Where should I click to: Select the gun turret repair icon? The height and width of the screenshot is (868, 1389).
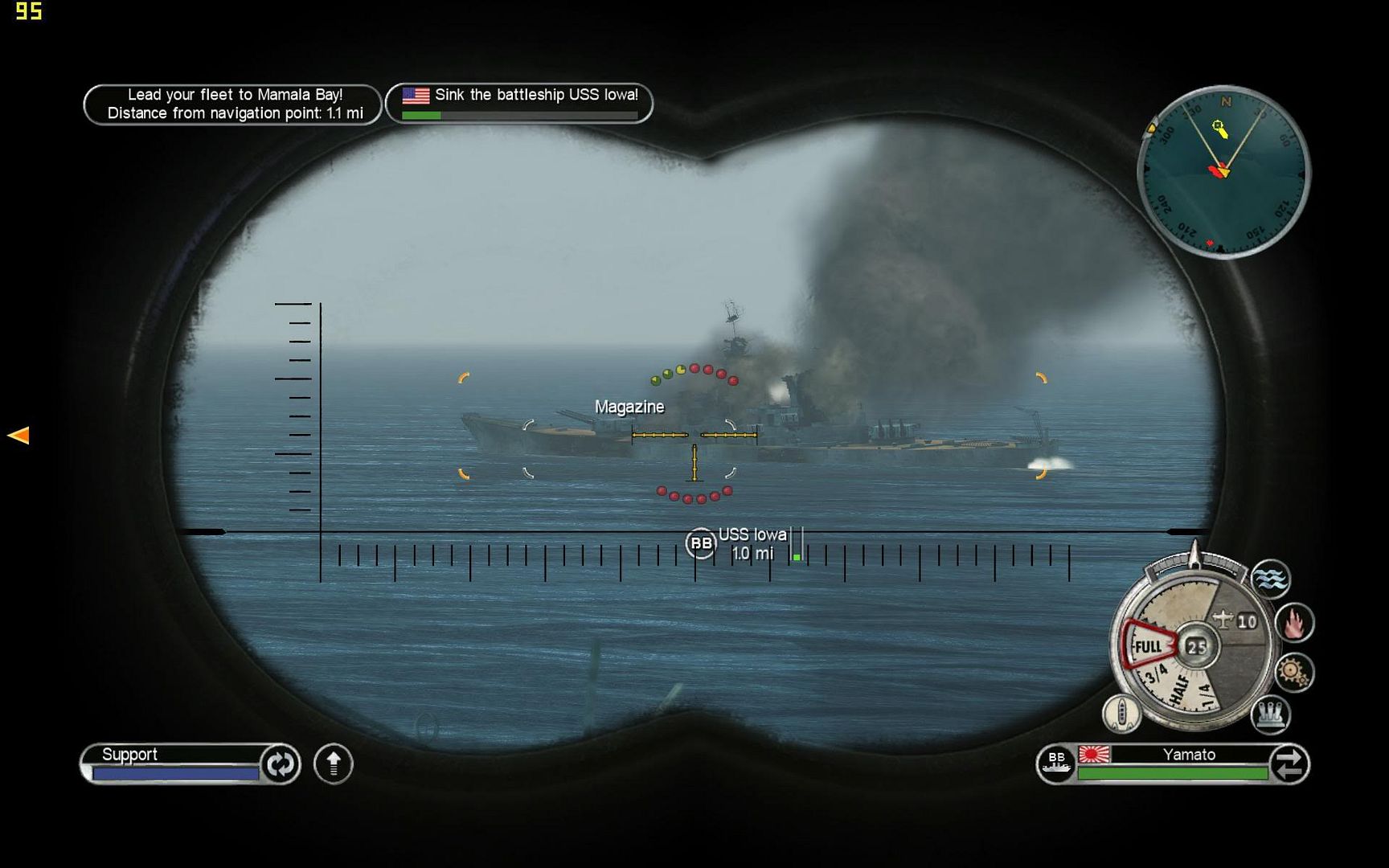tap(1271, 714)
